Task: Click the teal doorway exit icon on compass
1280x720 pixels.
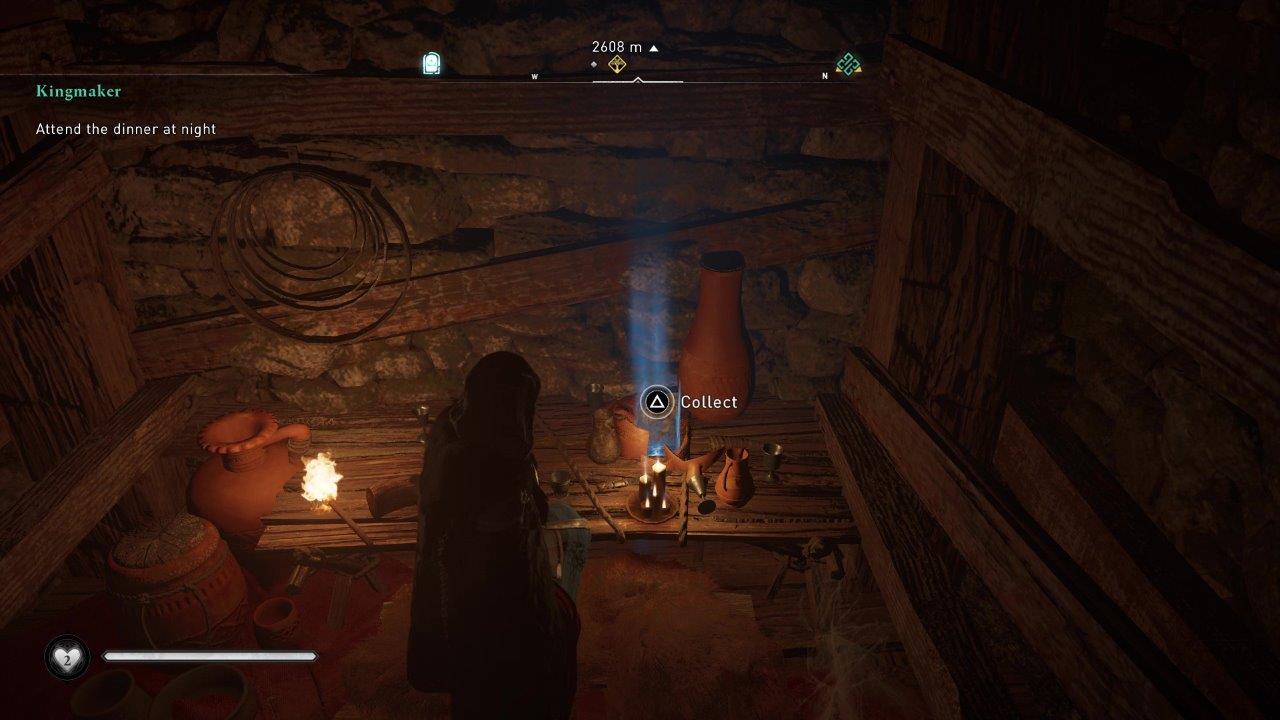Action: [430, 62]
